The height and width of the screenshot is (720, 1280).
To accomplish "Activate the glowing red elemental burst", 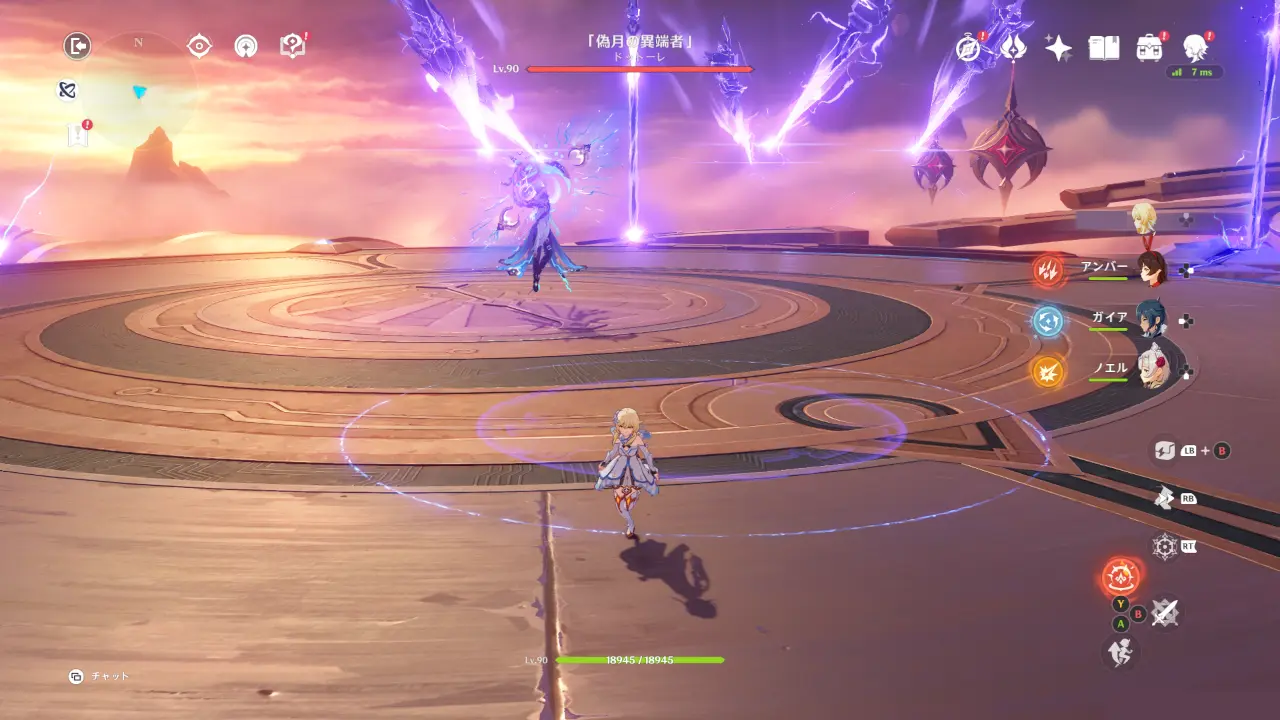I will point(1122,577).
